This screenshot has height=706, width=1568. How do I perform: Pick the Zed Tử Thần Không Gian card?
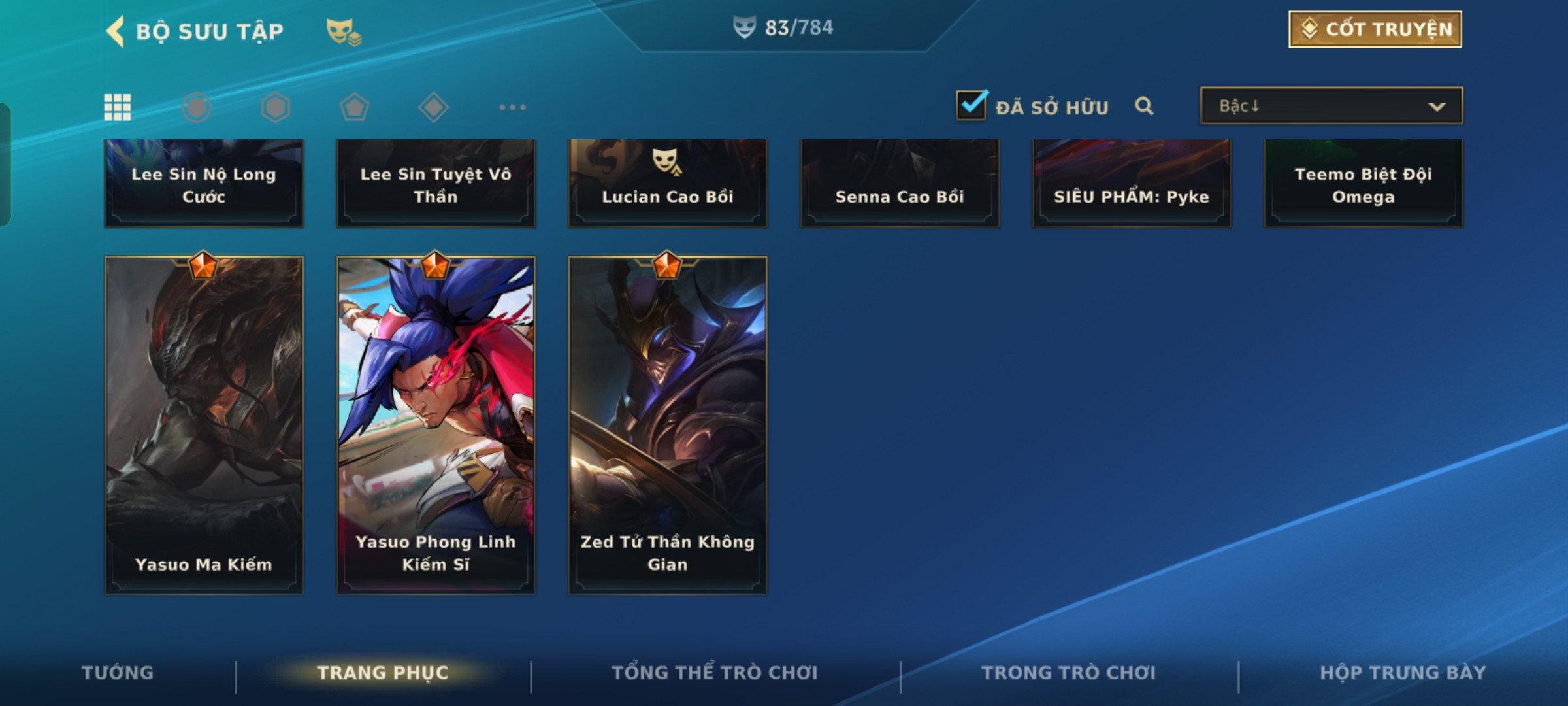click(668, 425)
